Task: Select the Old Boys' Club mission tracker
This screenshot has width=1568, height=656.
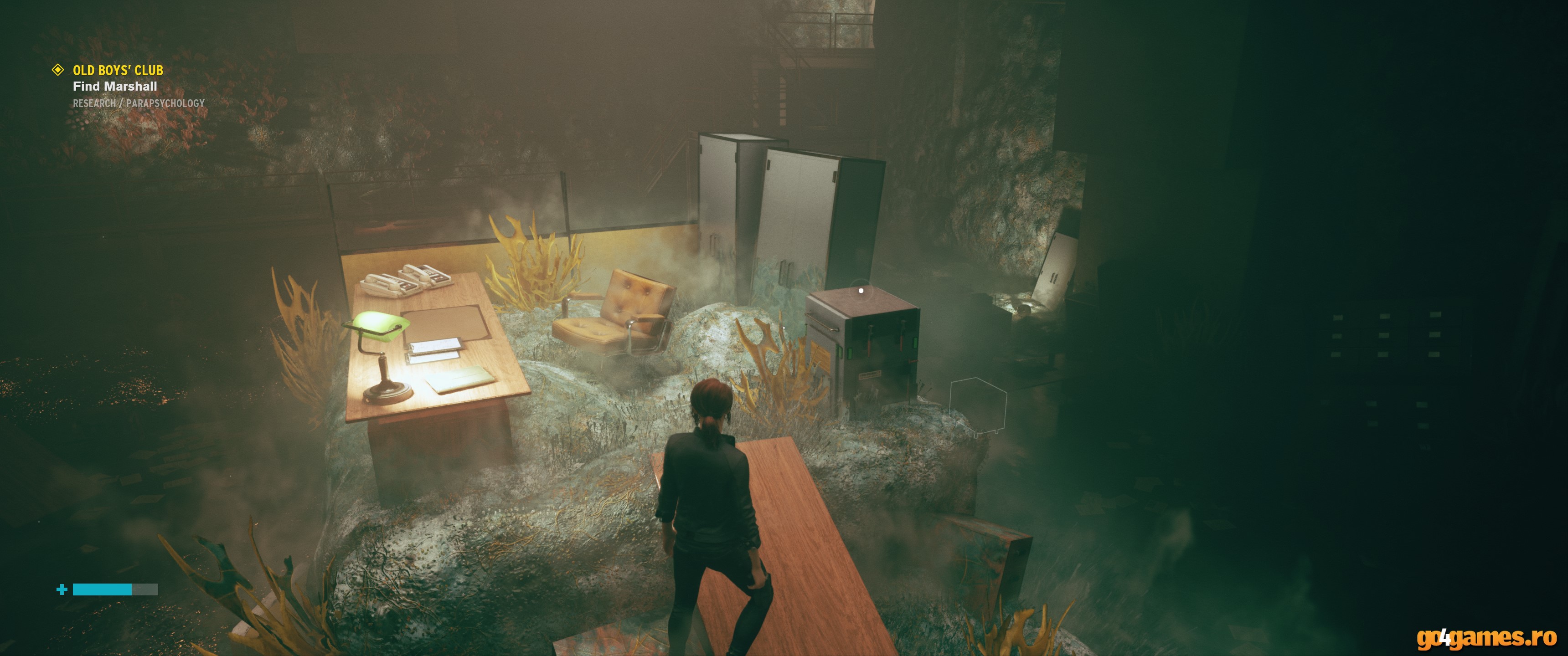Action: 118,71
